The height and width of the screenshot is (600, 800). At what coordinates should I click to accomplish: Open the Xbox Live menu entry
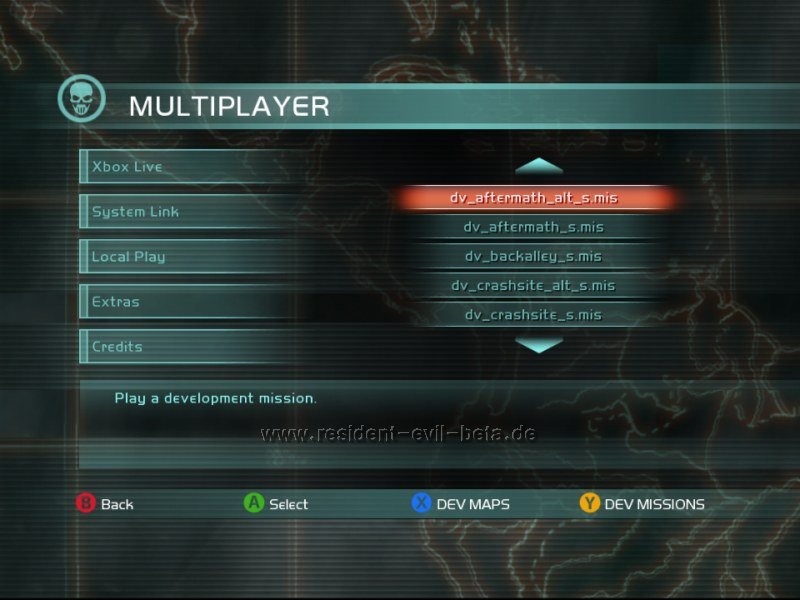point(128,167)
